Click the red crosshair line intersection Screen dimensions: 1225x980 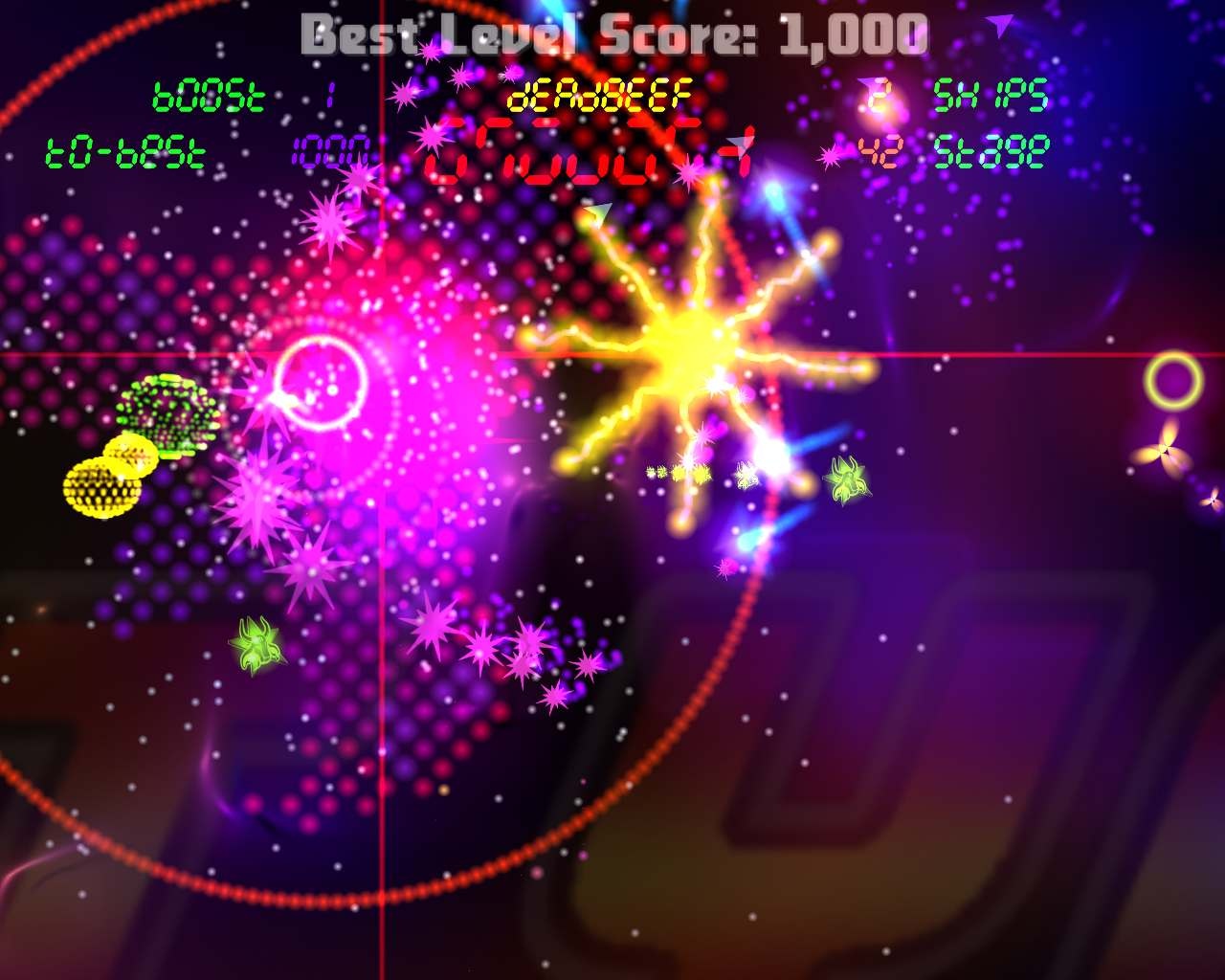point(382,353)
